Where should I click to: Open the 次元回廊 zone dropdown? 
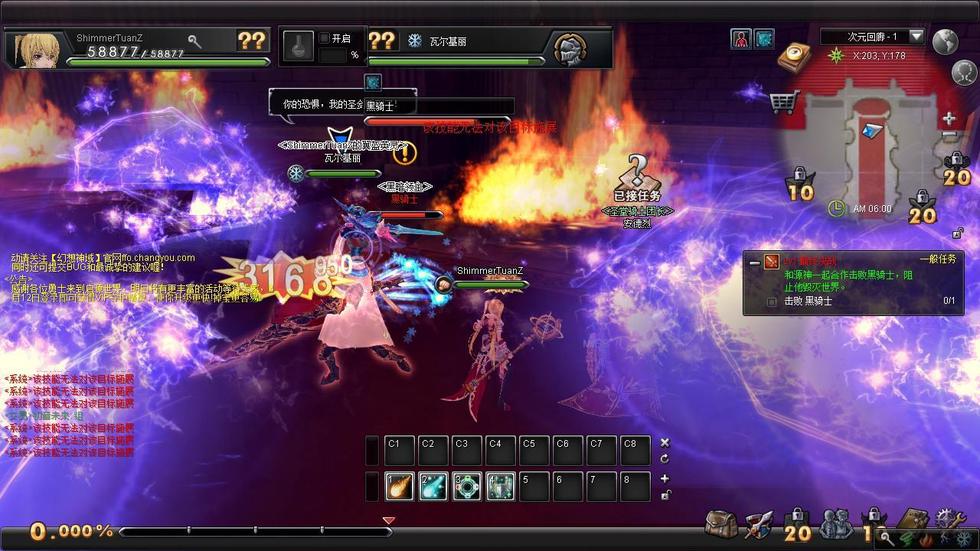(x=916, y=37)
